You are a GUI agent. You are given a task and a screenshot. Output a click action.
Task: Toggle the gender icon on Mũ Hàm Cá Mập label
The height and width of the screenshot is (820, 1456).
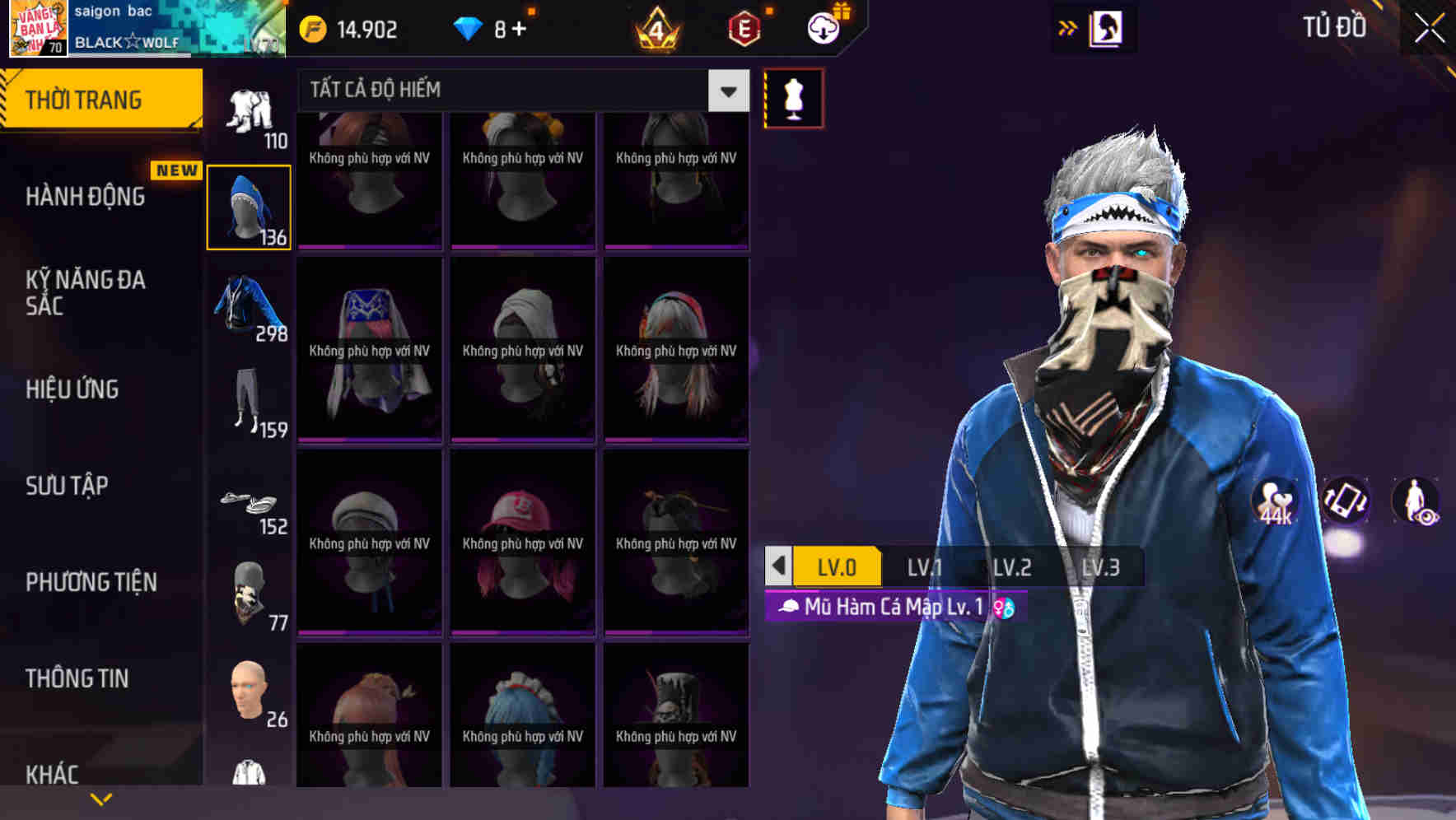pos(1003,608)
